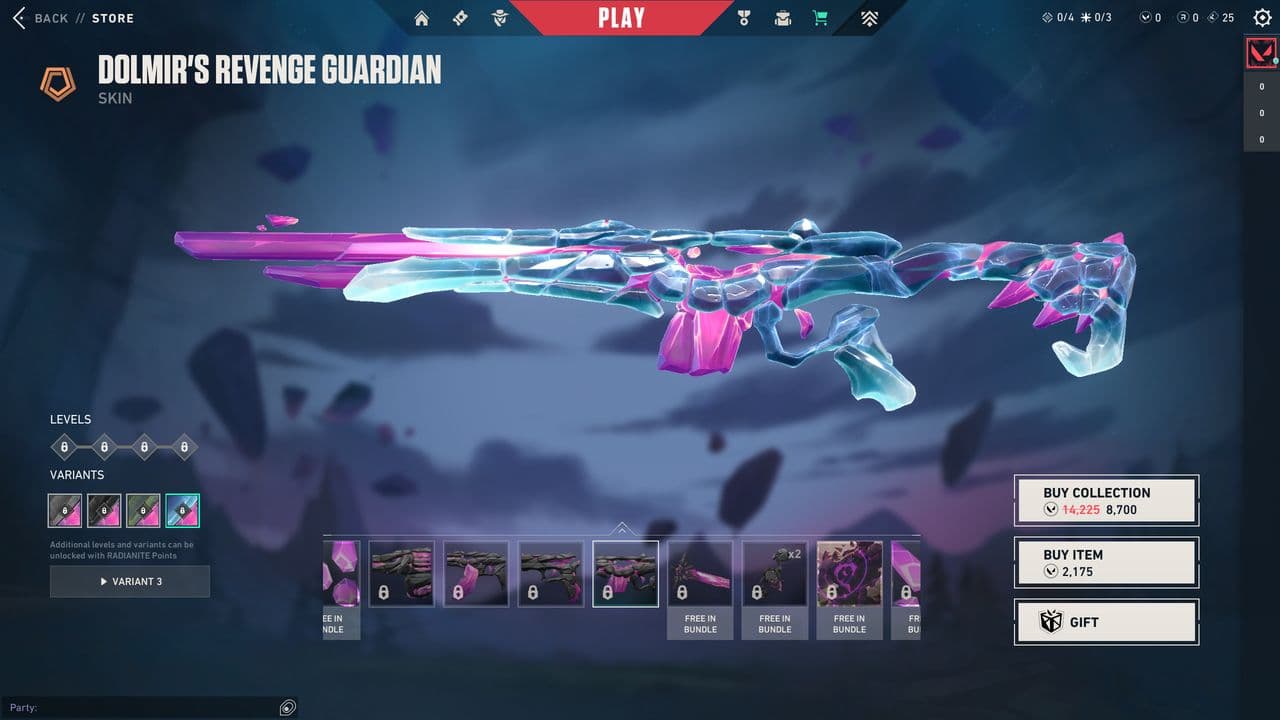Open the Collection briefcase icon
The height and width of the screenshot is (720, 1280).
tap(782, 18)
